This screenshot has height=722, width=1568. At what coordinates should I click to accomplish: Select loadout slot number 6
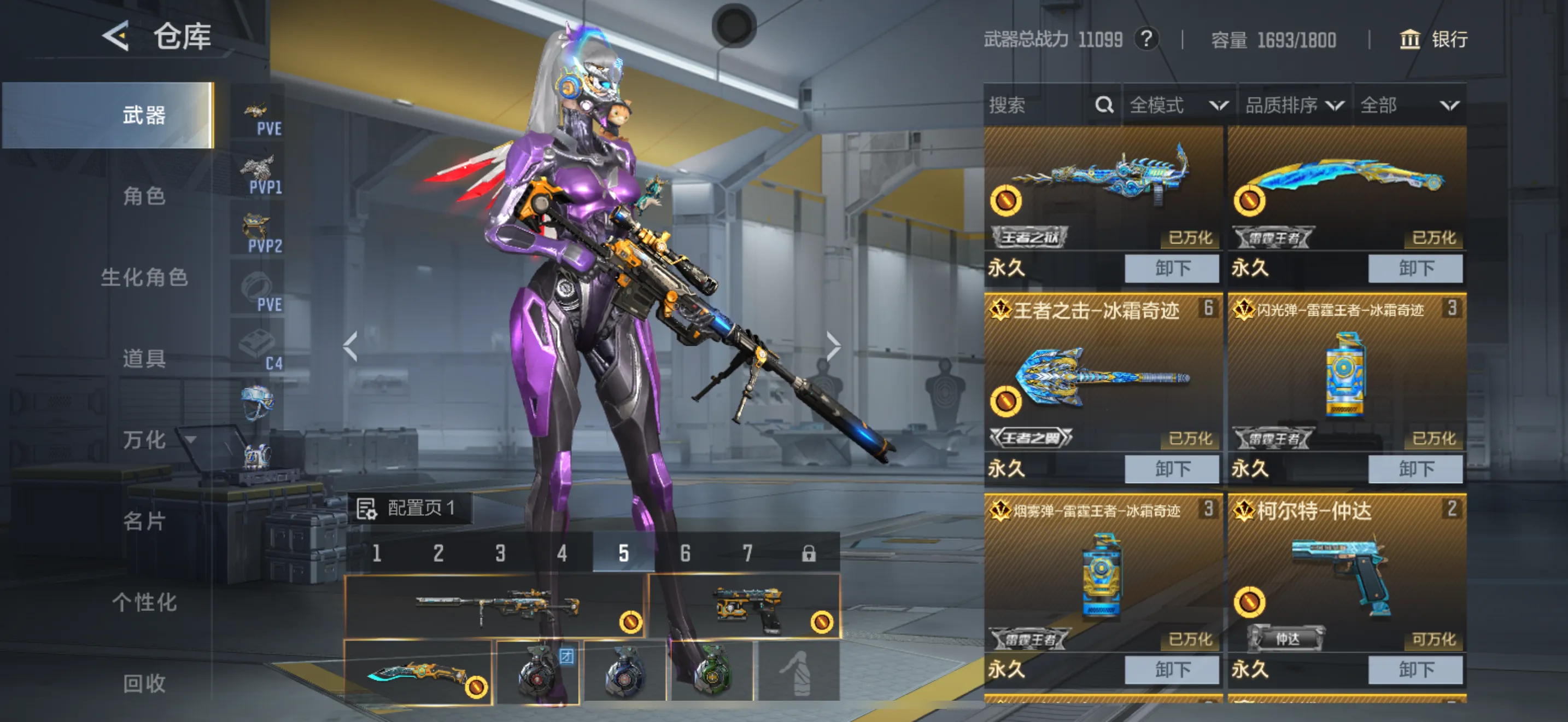pyautogui.click(x=686, y=553)
